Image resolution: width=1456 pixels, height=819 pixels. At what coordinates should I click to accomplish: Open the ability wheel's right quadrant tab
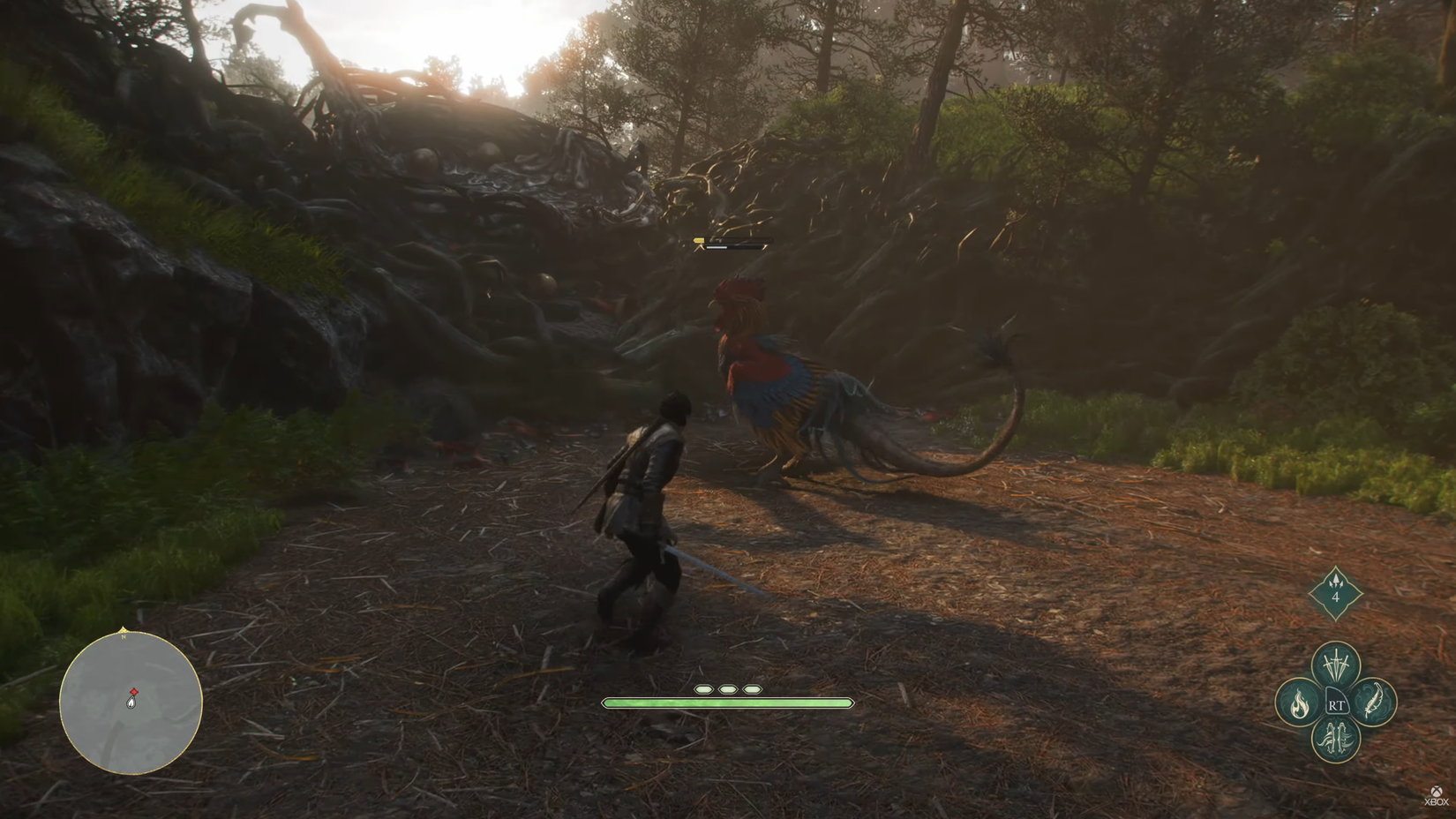[1371, 702]
